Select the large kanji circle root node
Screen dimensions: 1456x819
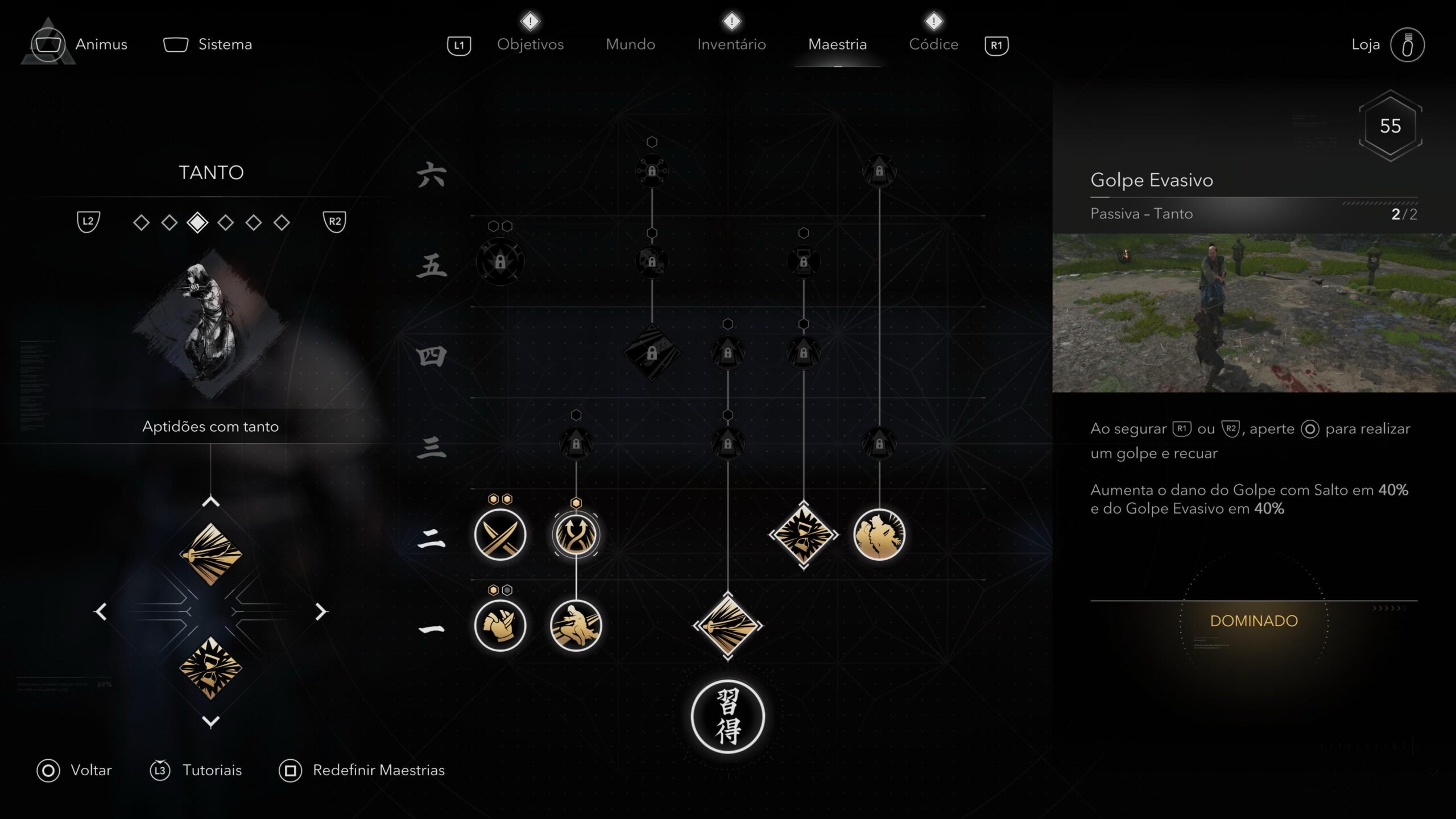[727, 717]
